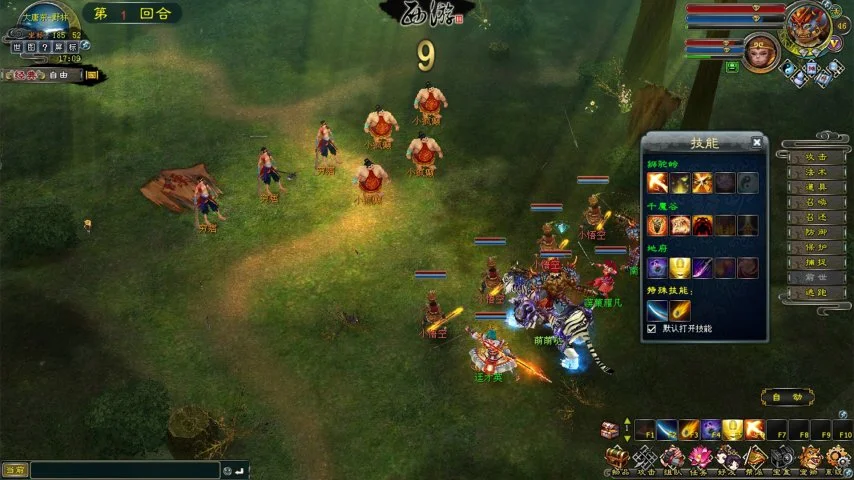Activate the 自动 auto-battle button
The image size is (854, 480).
click(x=786, y=397)
